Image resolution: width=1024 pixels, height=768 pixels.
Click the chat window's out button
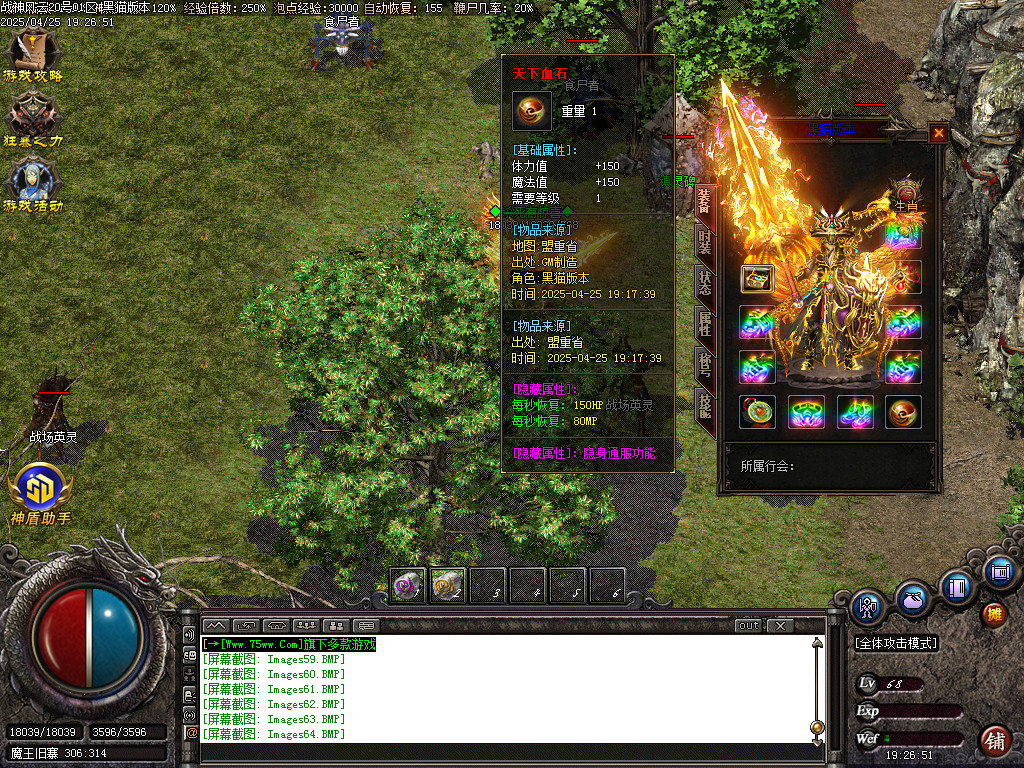(749, 626)
